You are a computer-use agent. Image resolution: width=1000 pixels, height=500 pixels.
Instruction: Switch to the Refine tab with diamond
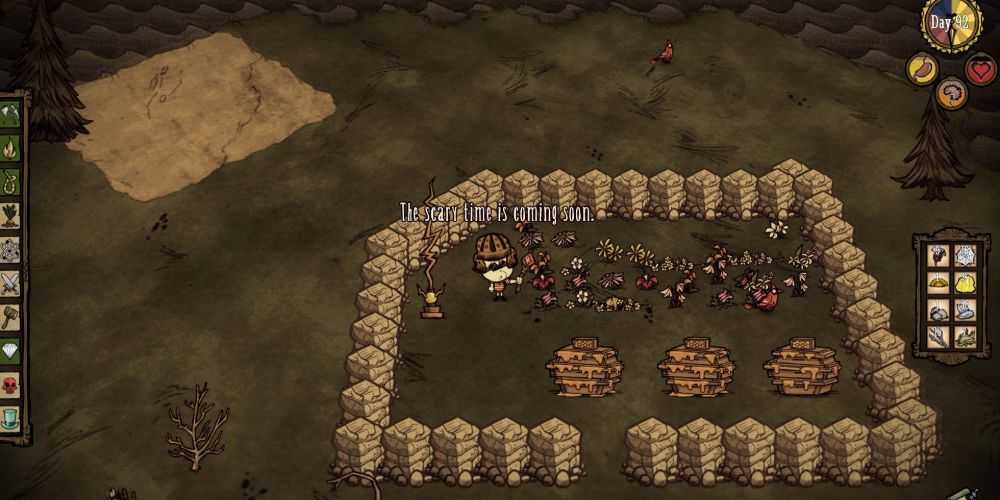click(x=11, y=351)
